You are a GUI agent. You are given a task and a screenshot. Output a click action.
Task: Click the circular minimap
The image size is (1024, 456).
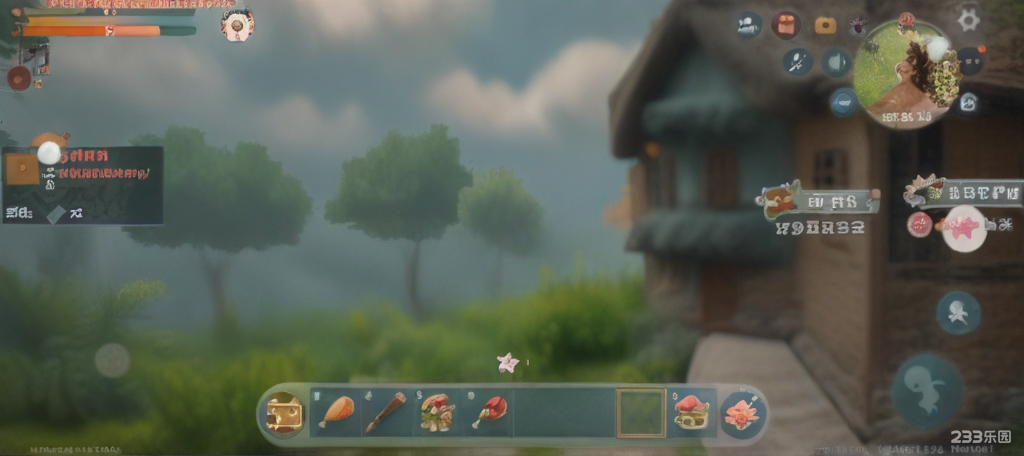coord(905,75)
